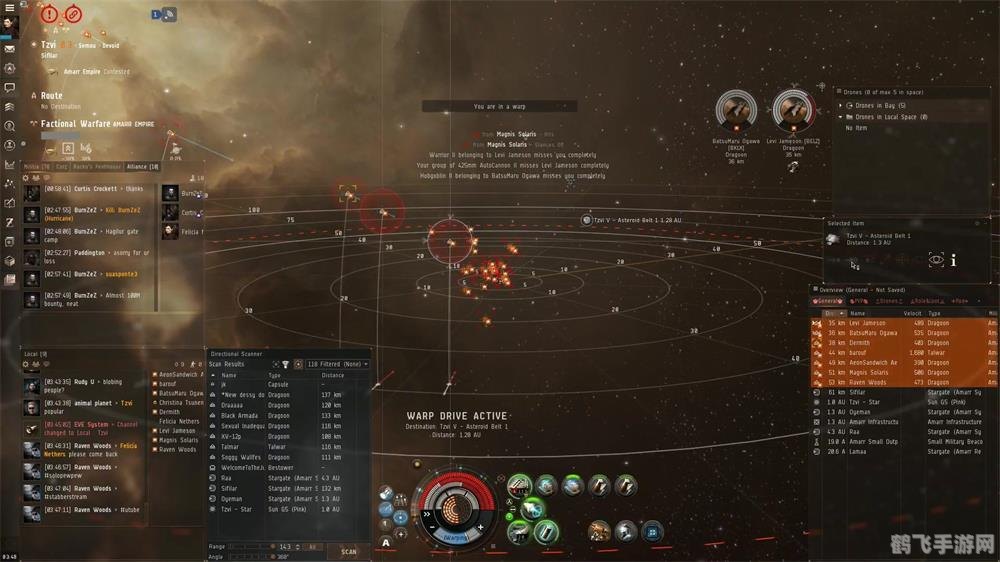This screenshot has width=1000, height=562.
Task: Show info for the selected item
Action: click(953, 261)
